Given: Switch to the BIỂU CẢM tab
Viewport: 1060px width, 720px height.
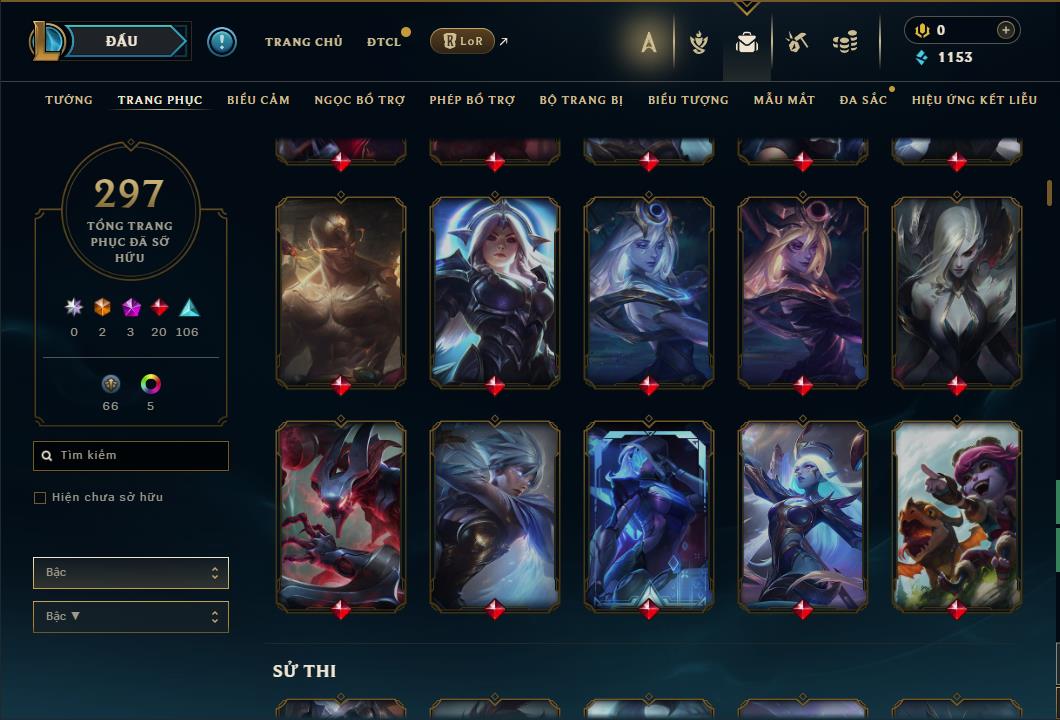Looking at the screenshot, I should [x=258, y=100].
